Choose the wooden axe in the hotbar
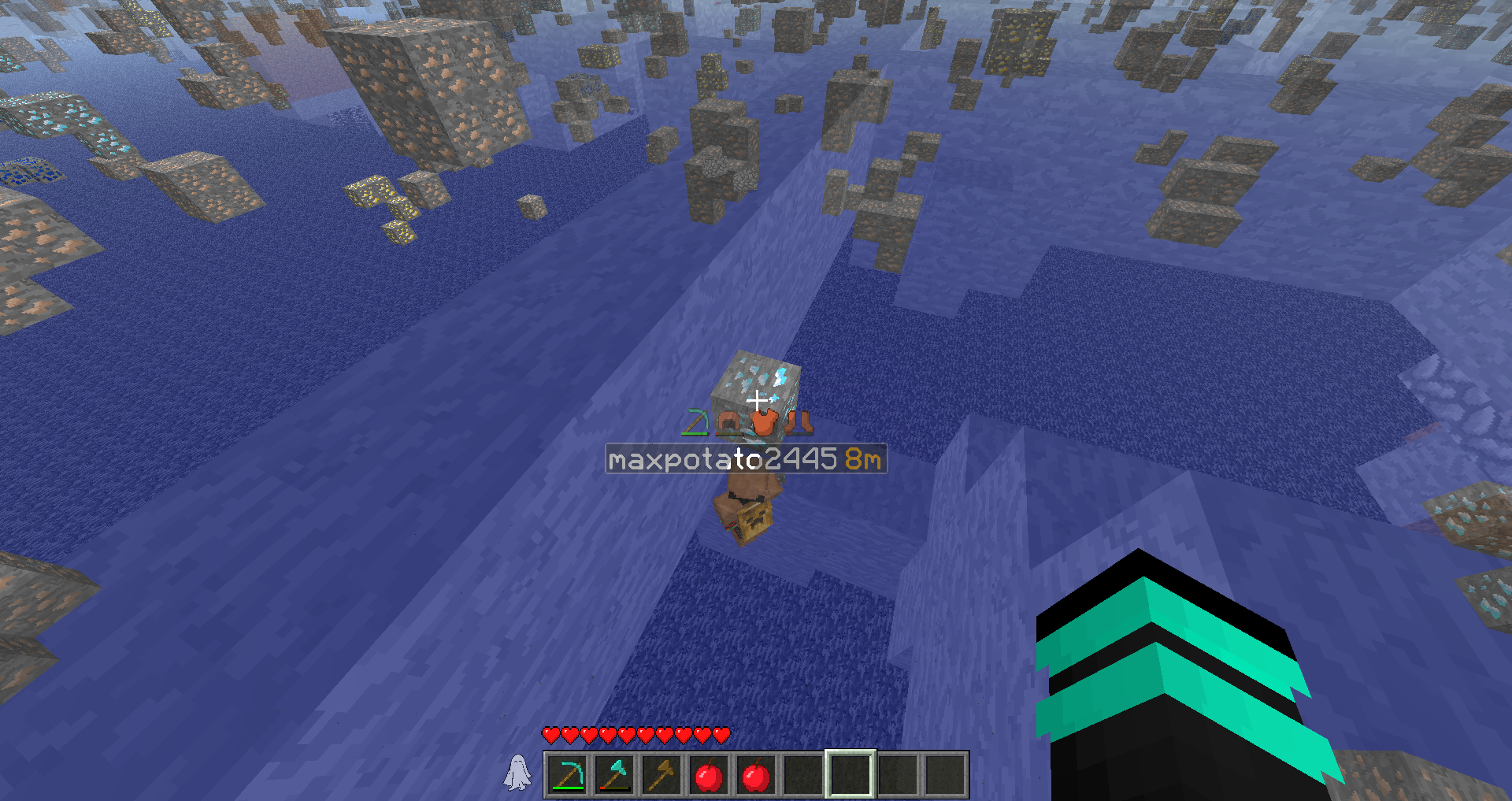Viewport: 1512px width, 801px height. pyautogui.click(x=661, y=775)
